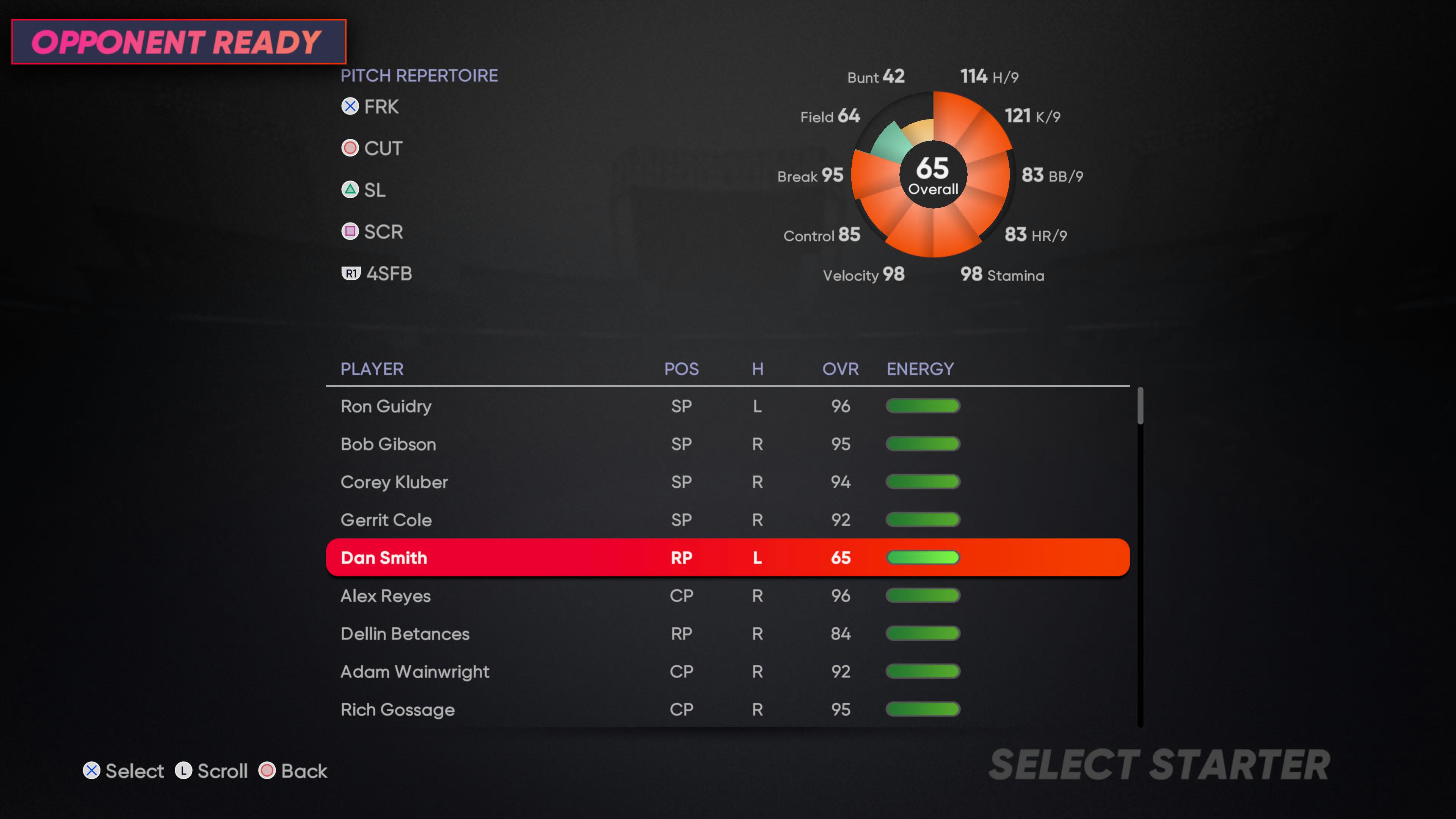This screenshot has height=819, width=1456.
Task: Check Dan Smith's energy bar
Action: point(923,557)
